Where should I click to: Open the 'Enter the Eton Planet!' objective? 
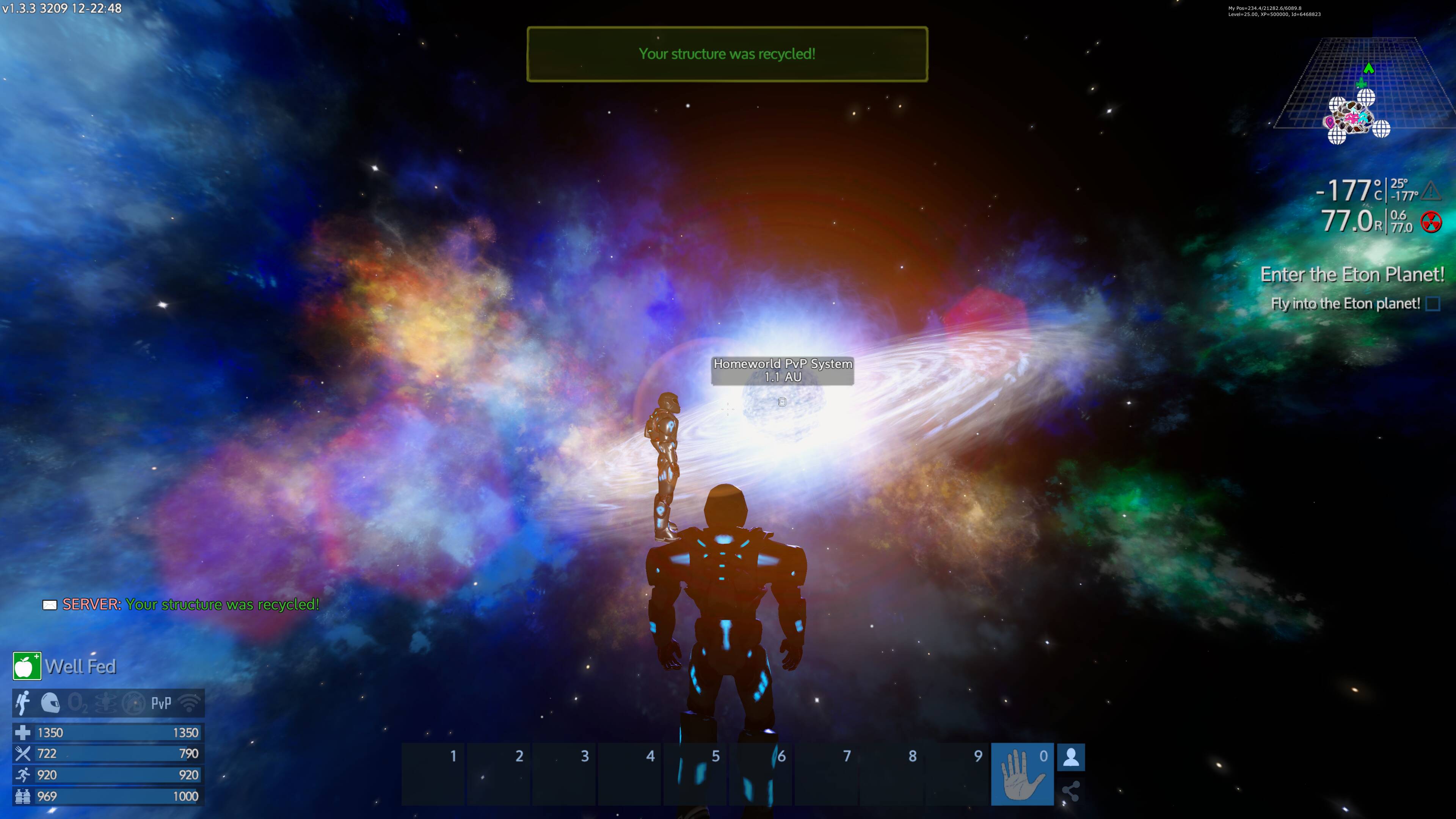coord(1352,275)
